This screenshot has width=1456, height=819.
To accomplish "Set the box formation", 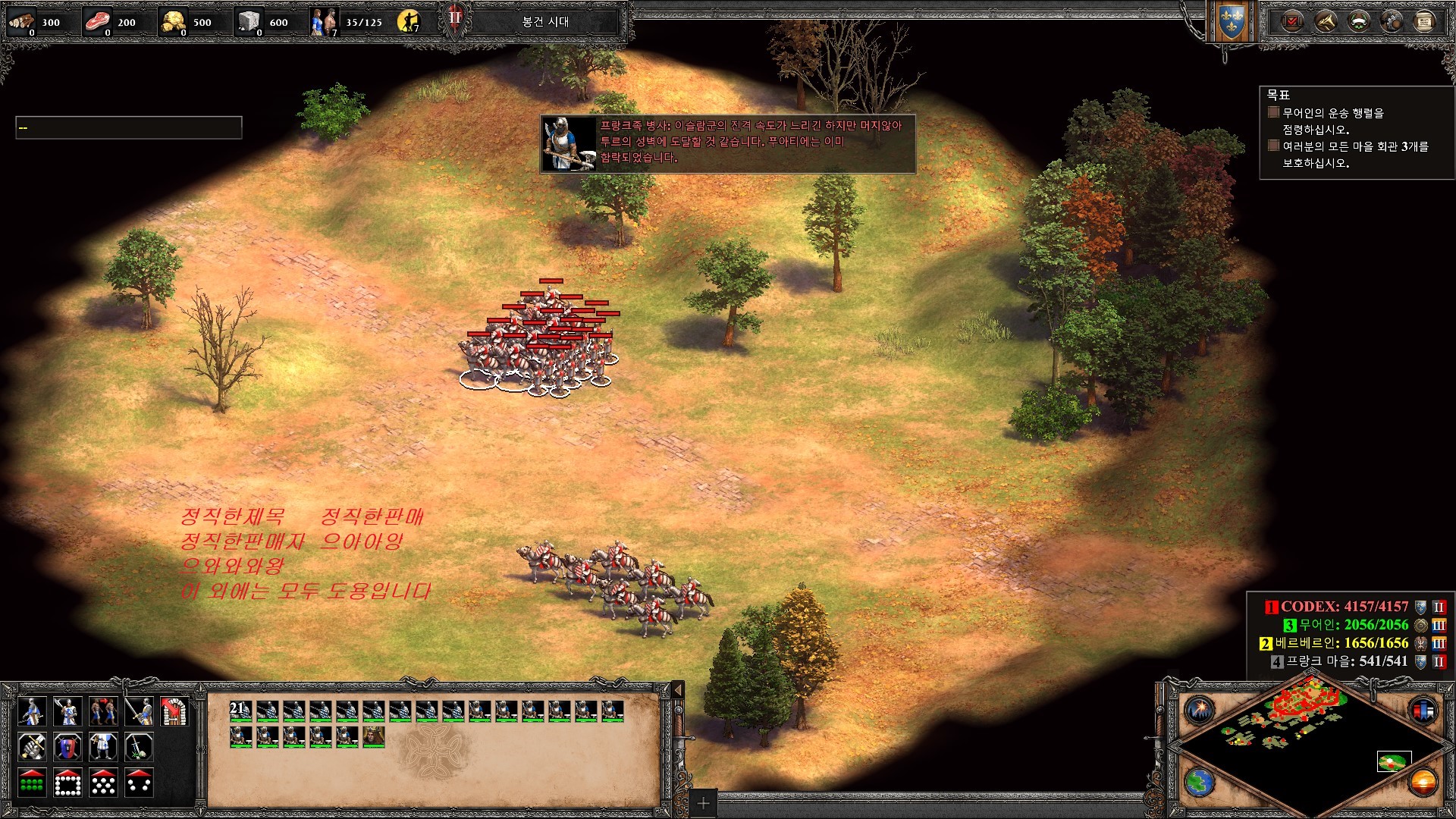I will click(x=67, y=783).
